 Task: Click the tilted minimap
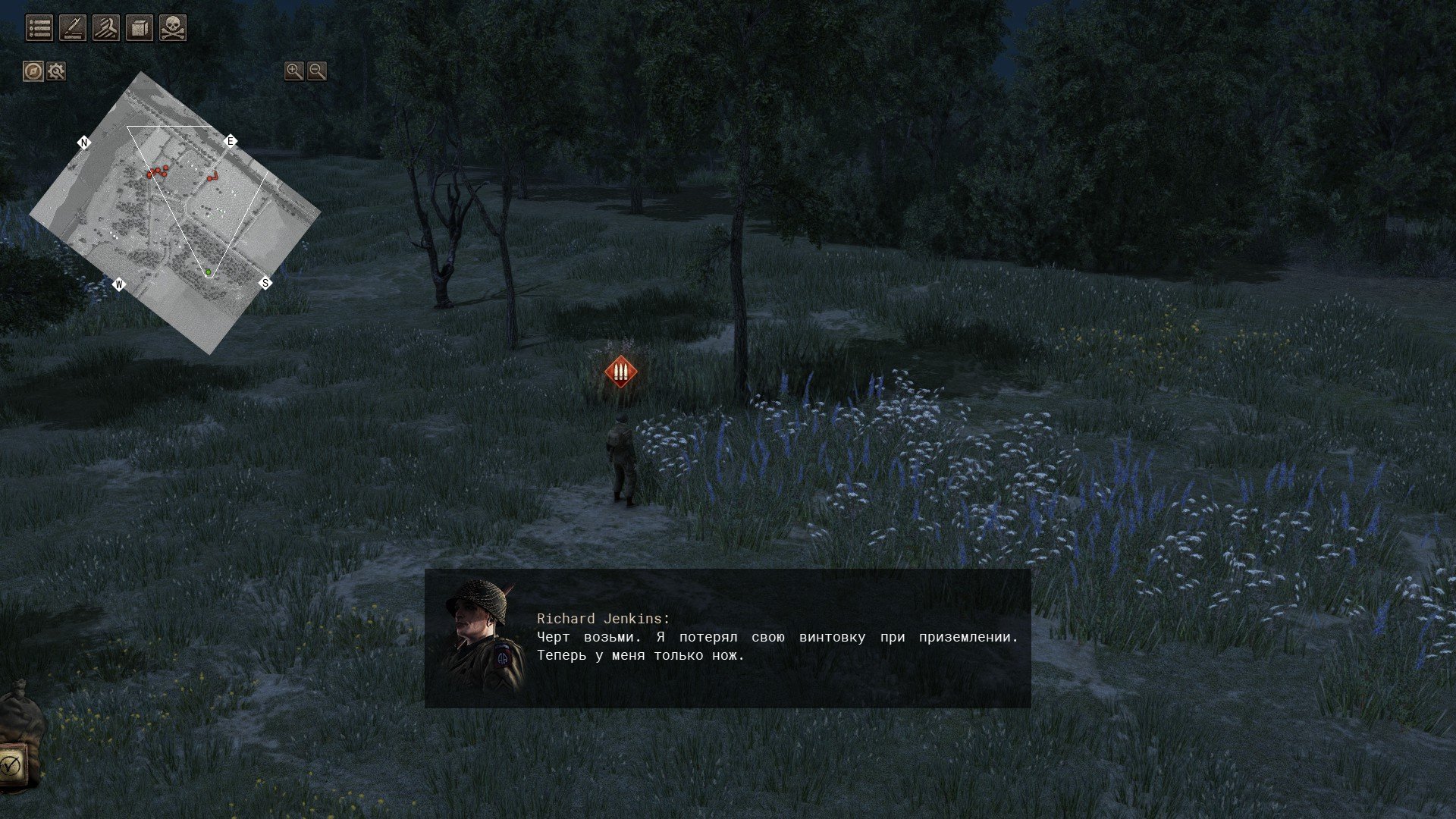coord(174,212)
